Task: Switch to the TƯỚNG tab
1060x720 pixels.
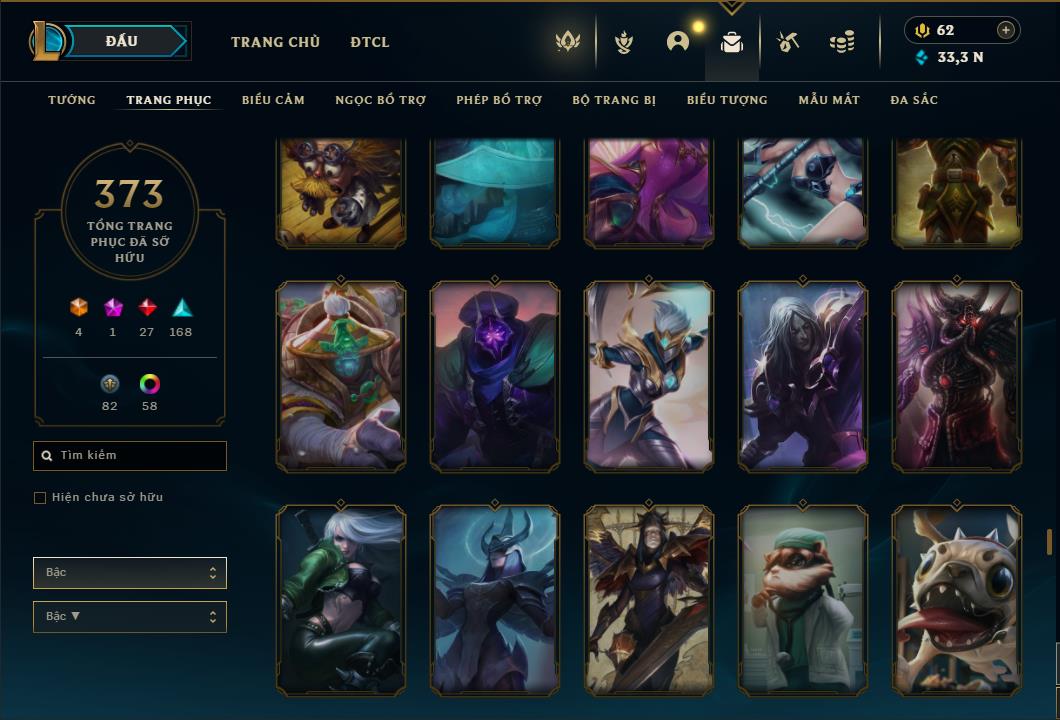Action: (72, 100)
